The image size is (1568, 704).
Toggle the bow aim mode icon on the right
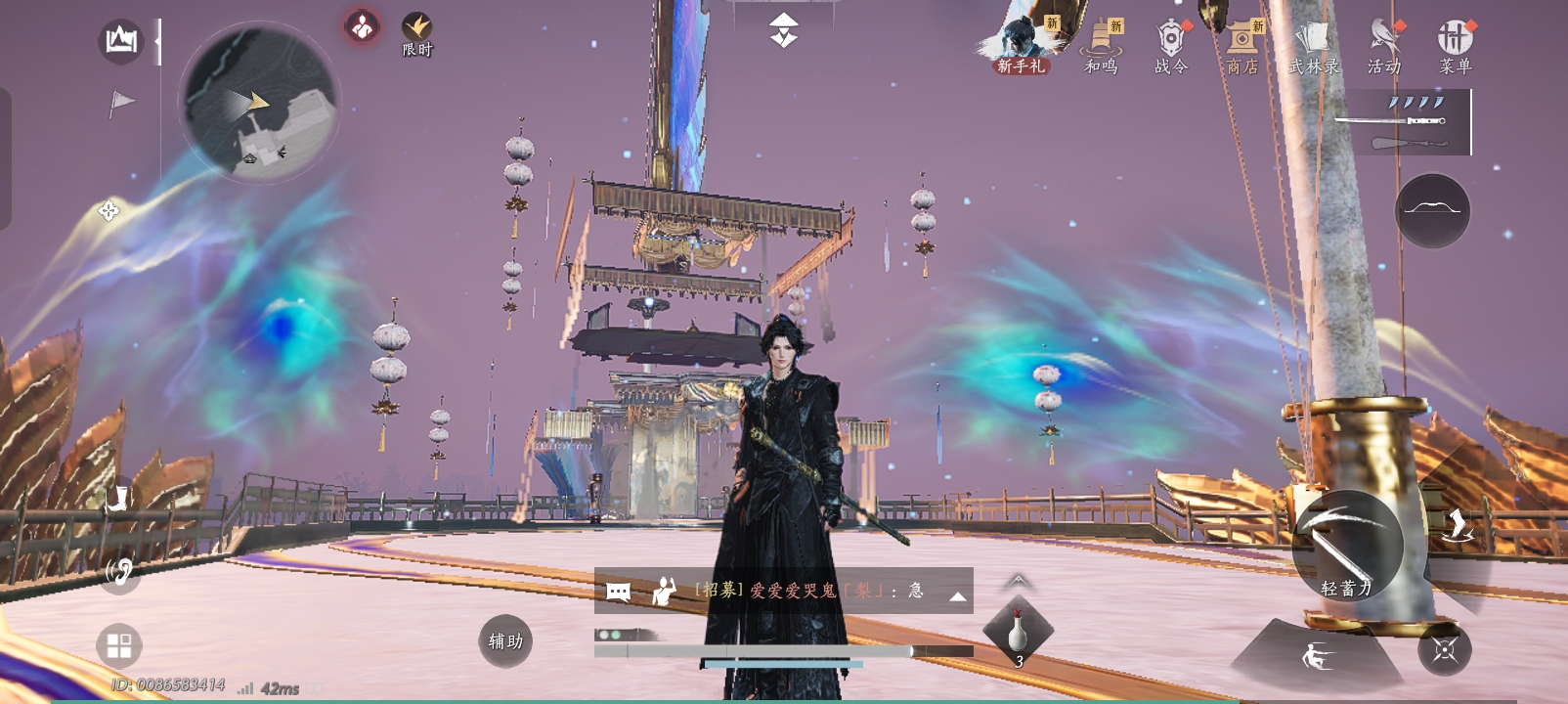pos(1433,211)
